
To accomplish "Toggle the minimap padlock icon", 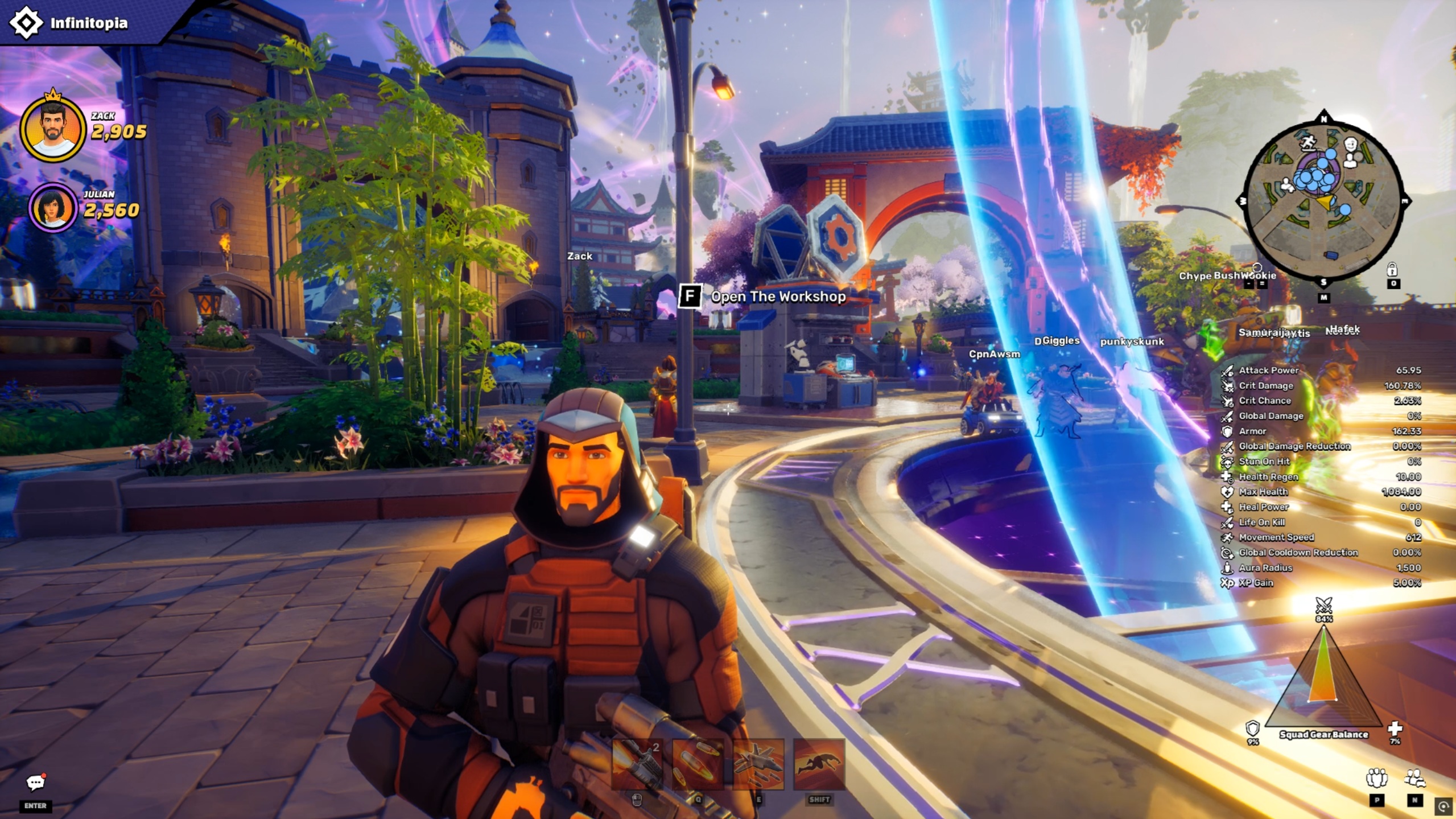I will [1392, 269].
